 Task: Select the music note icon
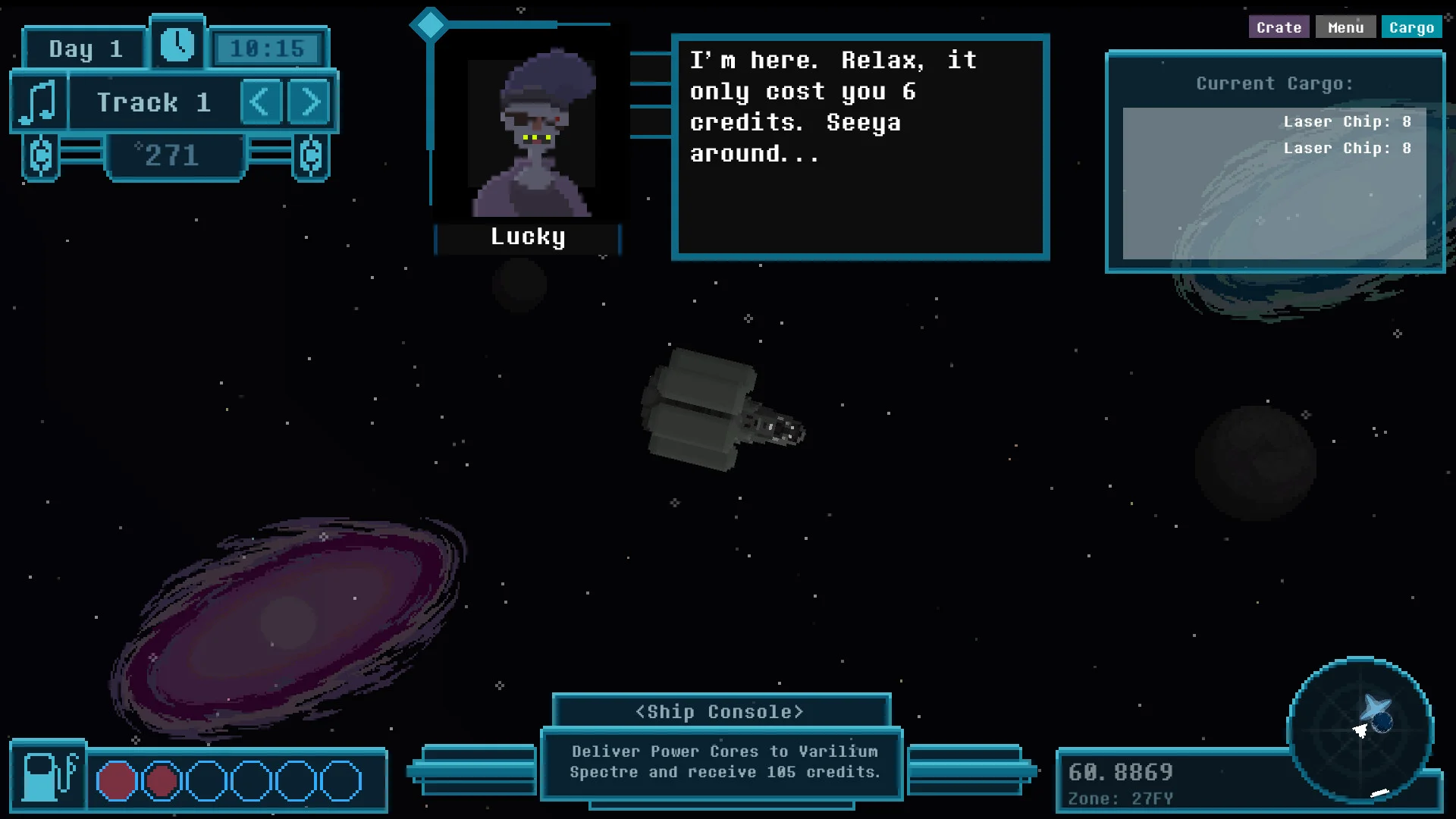(39, 99)
